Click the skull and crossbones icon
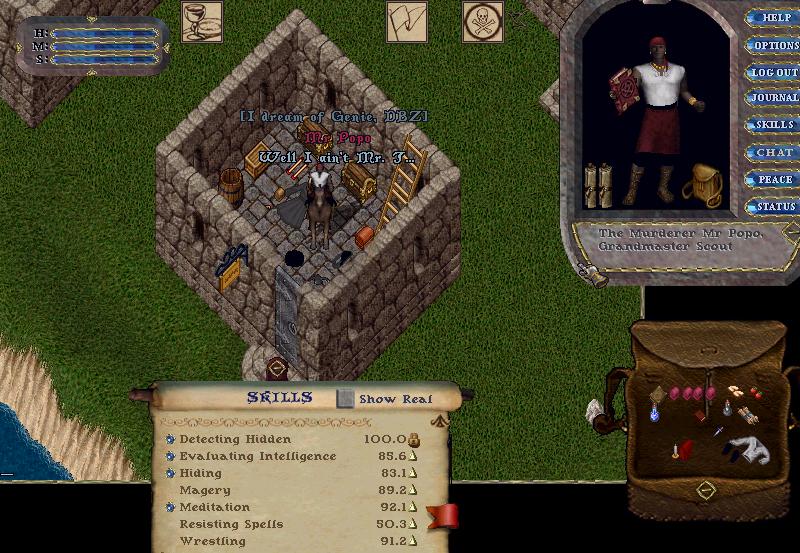The height and width of the screenshot is (553, 800). [482, 21]
